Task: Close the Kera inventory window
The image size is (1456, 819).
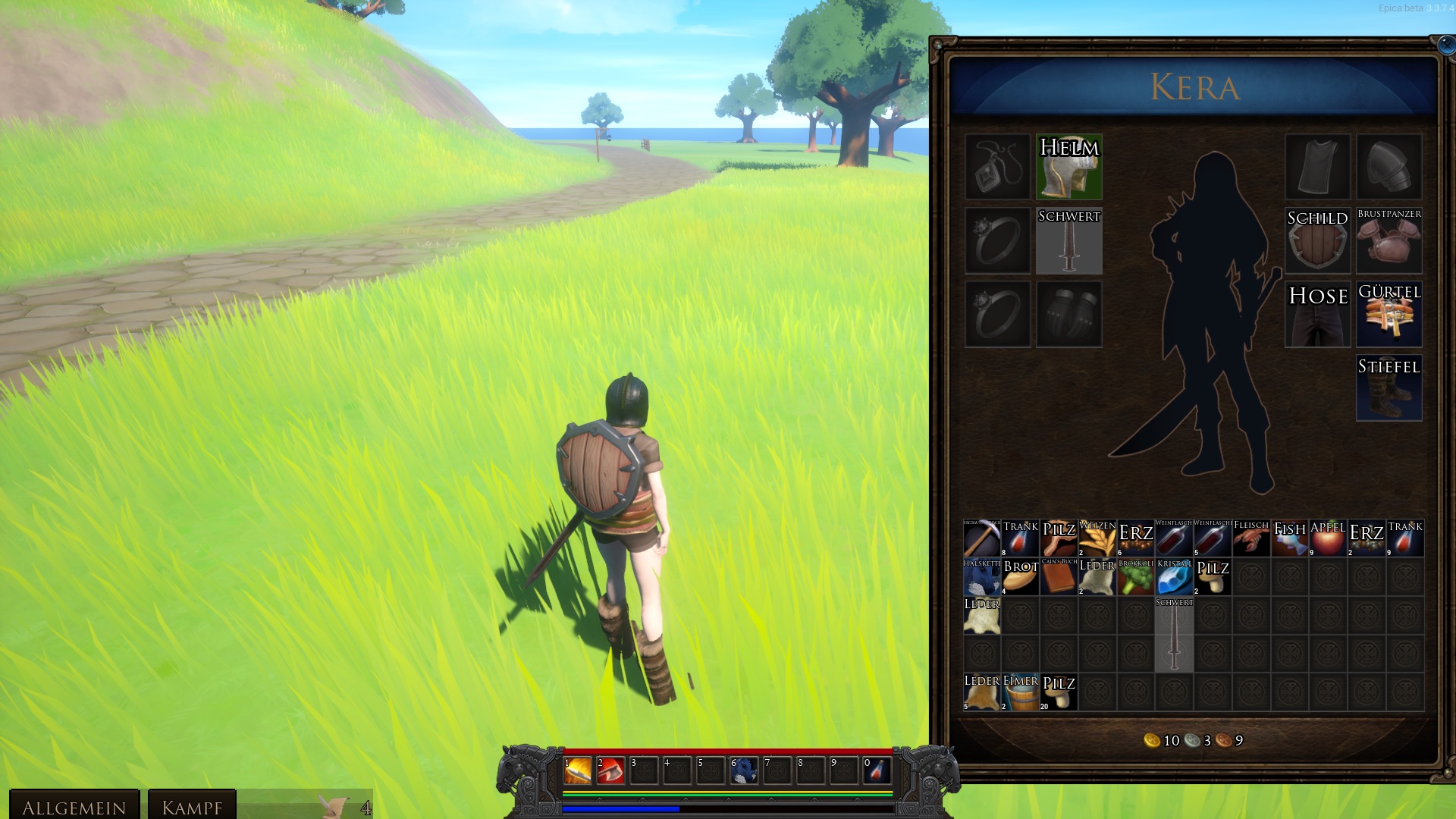Action: pyautogui.click(x=1445, y=45)
